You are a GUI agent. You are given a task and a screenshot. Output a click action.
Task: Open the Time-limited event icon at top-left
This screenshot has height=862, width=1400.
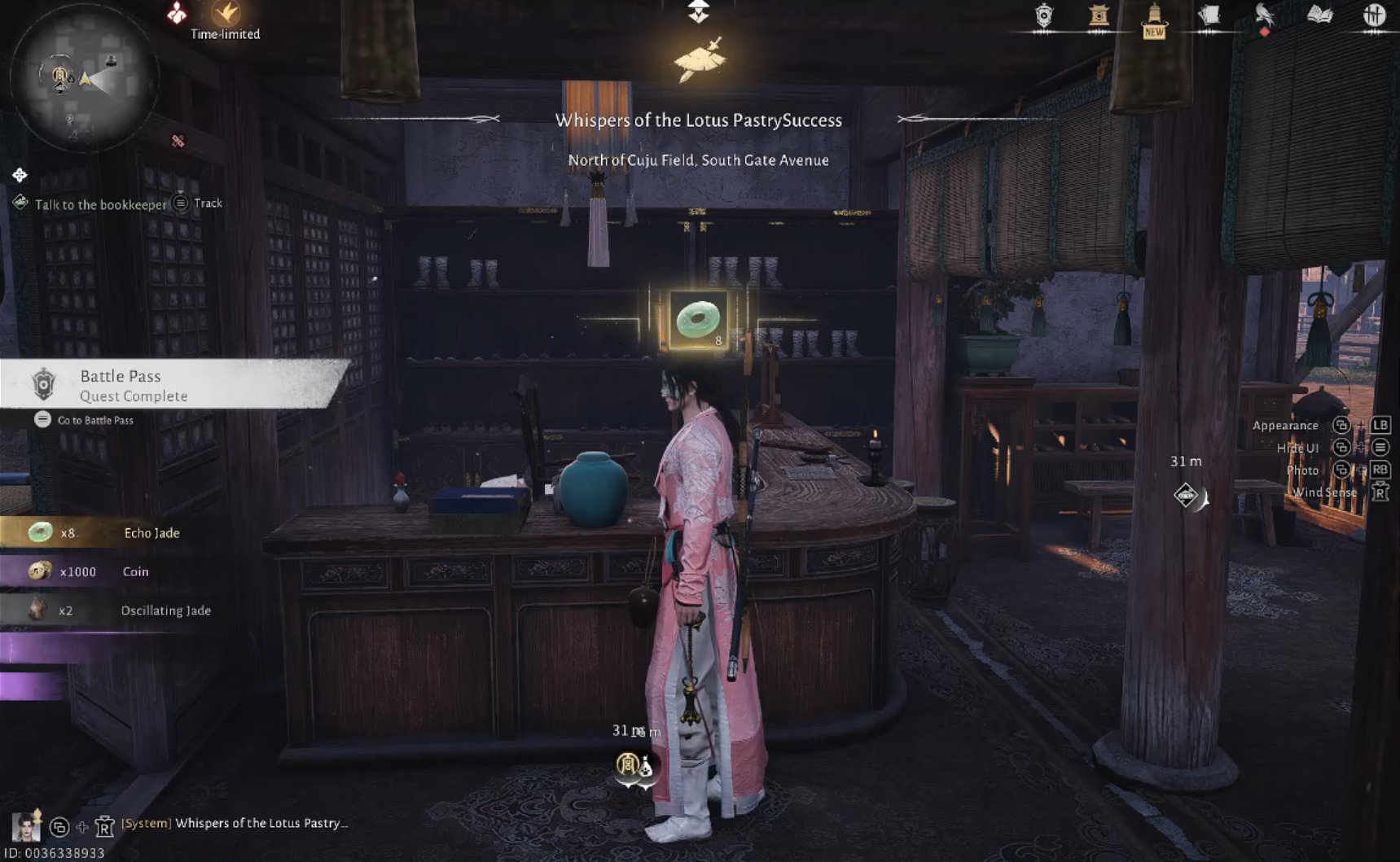coord(226,15)
